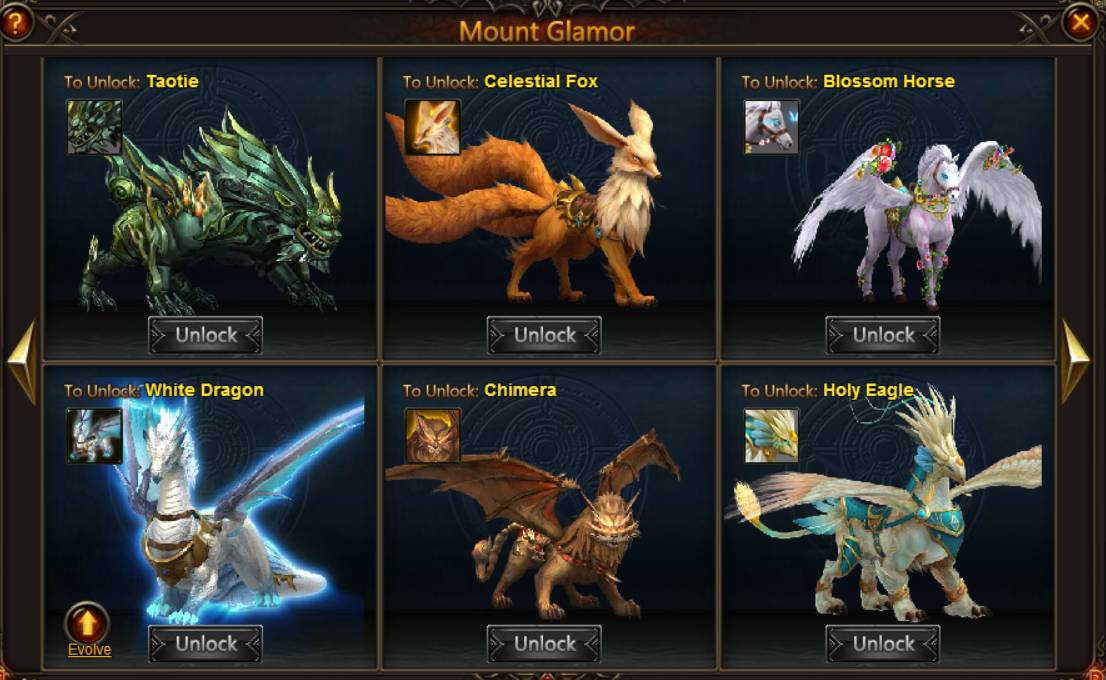Viewport: 1106px width, 680px height.
Task: Unlock the Chimera mount
Action: click(544, 644)
